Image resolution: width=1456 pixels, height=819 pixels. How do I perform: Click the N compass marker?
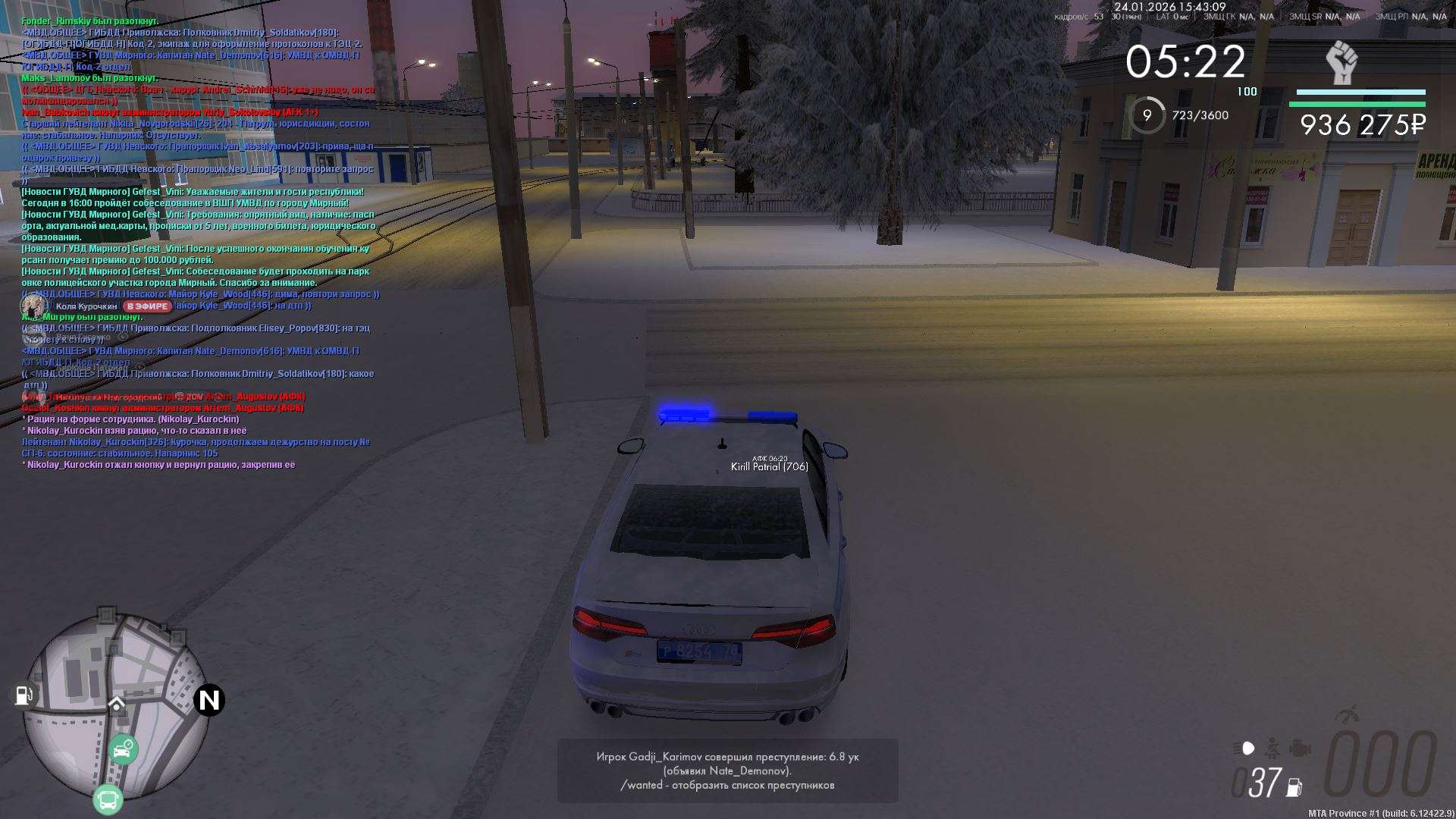(x=209, y=700)
